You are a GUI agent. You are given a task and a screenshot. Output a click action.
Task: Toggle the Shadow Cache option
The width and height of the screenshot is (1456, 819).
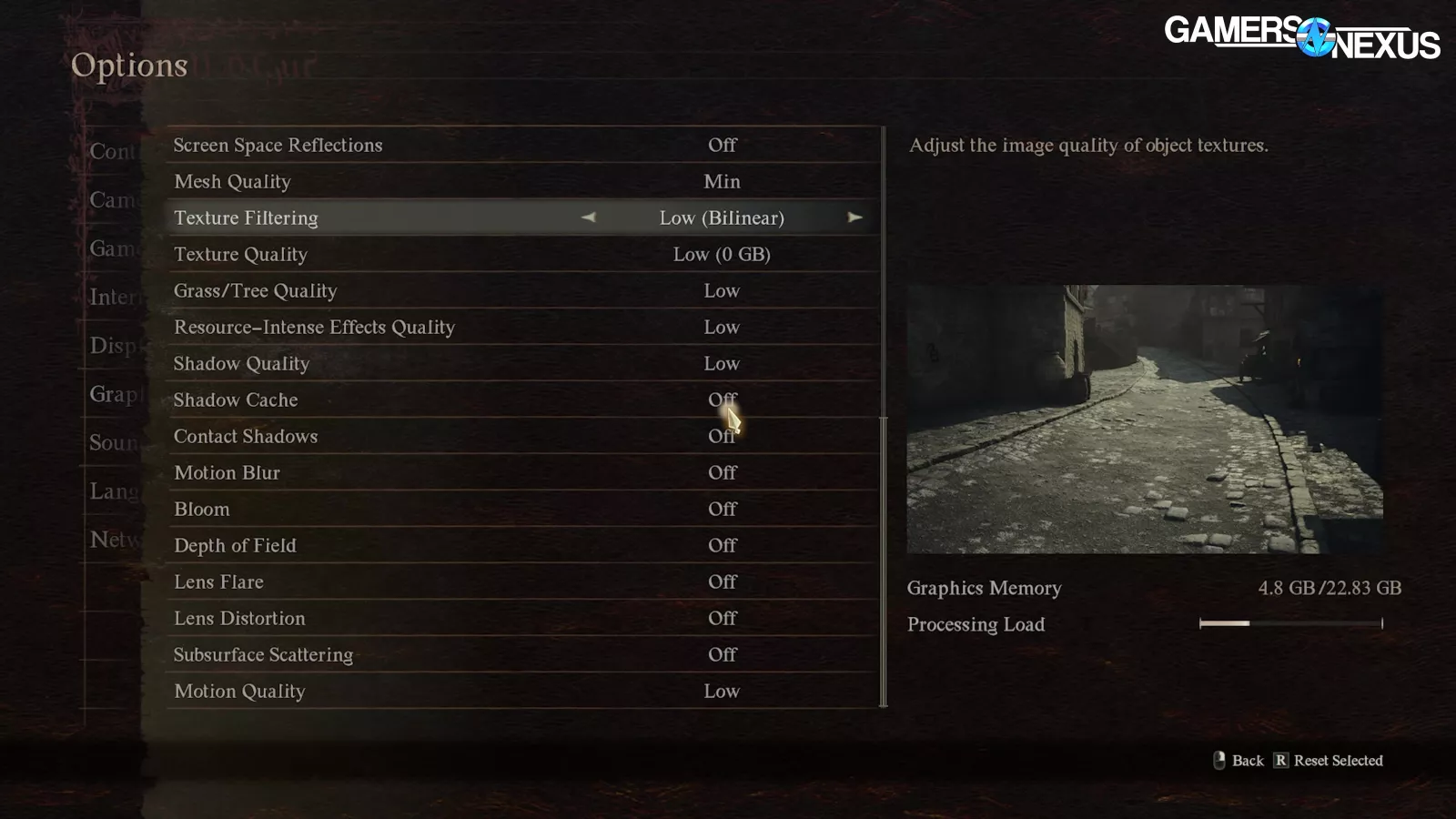[523, 399]
